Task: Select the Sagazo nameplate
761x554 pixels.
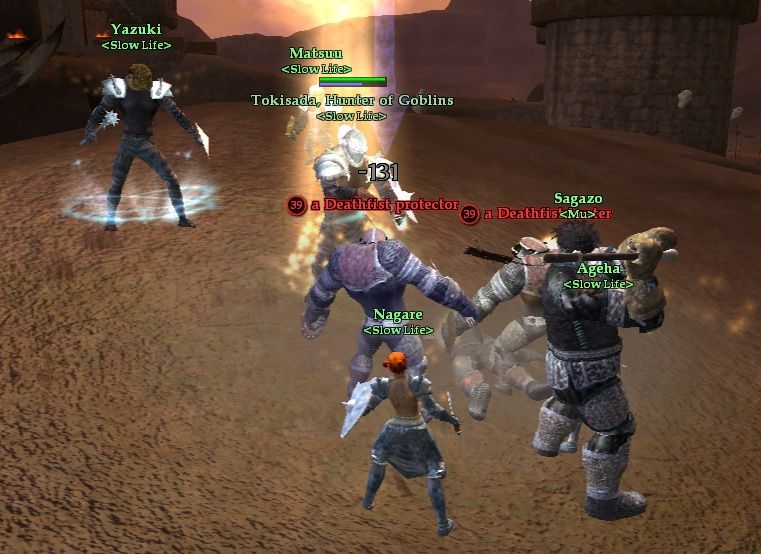Action: pyautogui.click(x=578, y=199)
